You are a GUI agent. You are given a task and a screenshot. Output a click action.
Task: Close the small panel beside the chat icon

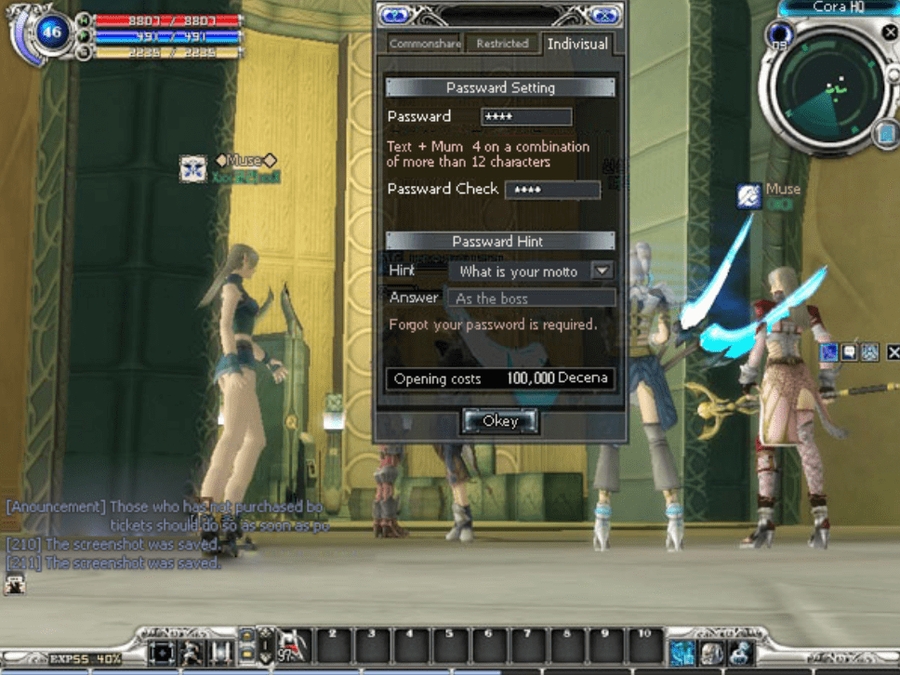point(893,352)
